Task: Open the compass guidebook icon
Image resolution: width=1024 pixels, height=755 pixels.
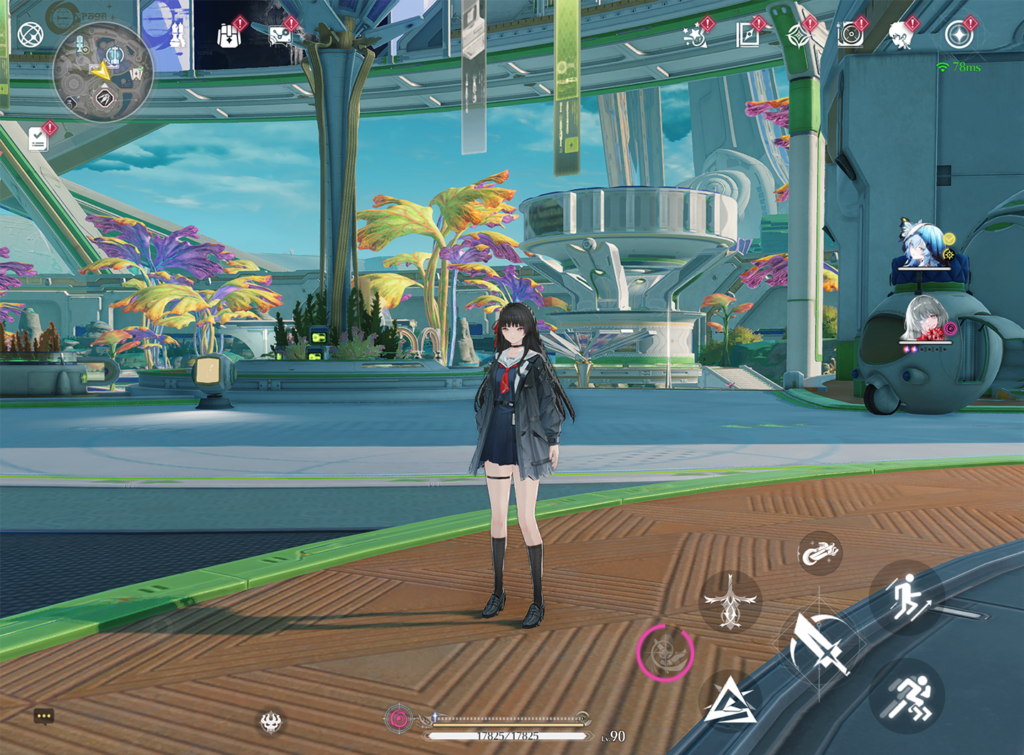Action: [748, 35]
